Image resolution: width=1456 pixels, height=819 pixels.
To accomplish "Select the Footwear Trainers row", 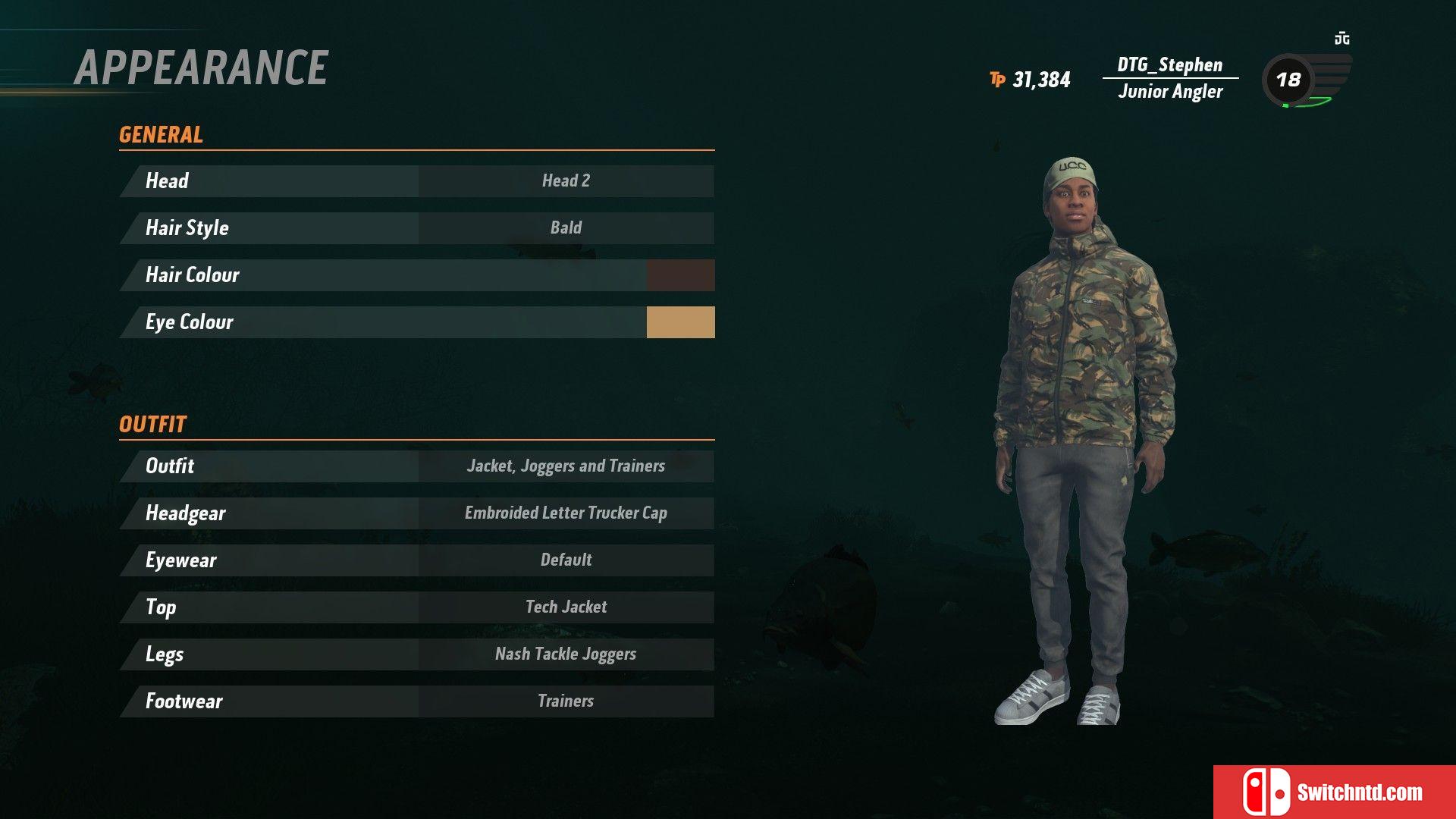I will pos(416,701).
